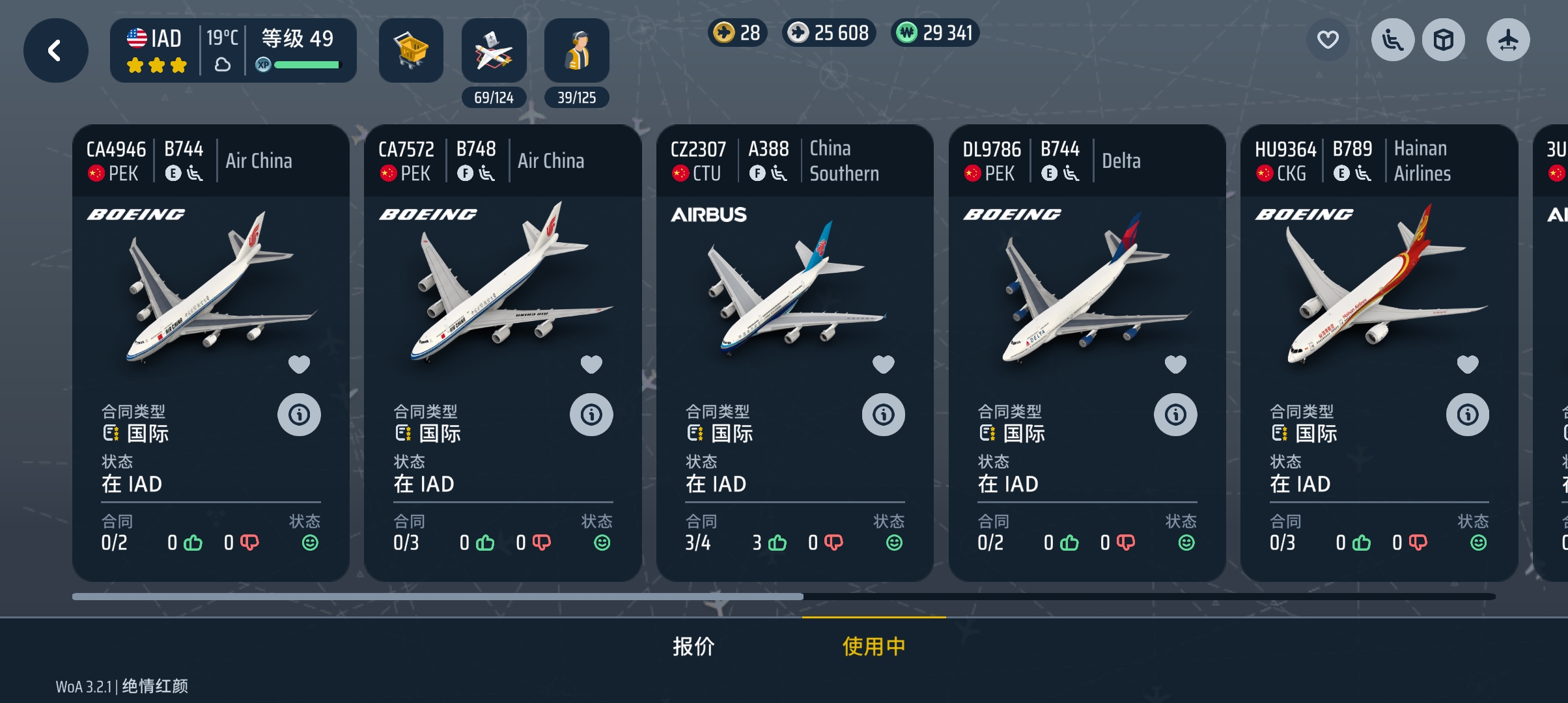Show info for Delta DL9786

1175,415
